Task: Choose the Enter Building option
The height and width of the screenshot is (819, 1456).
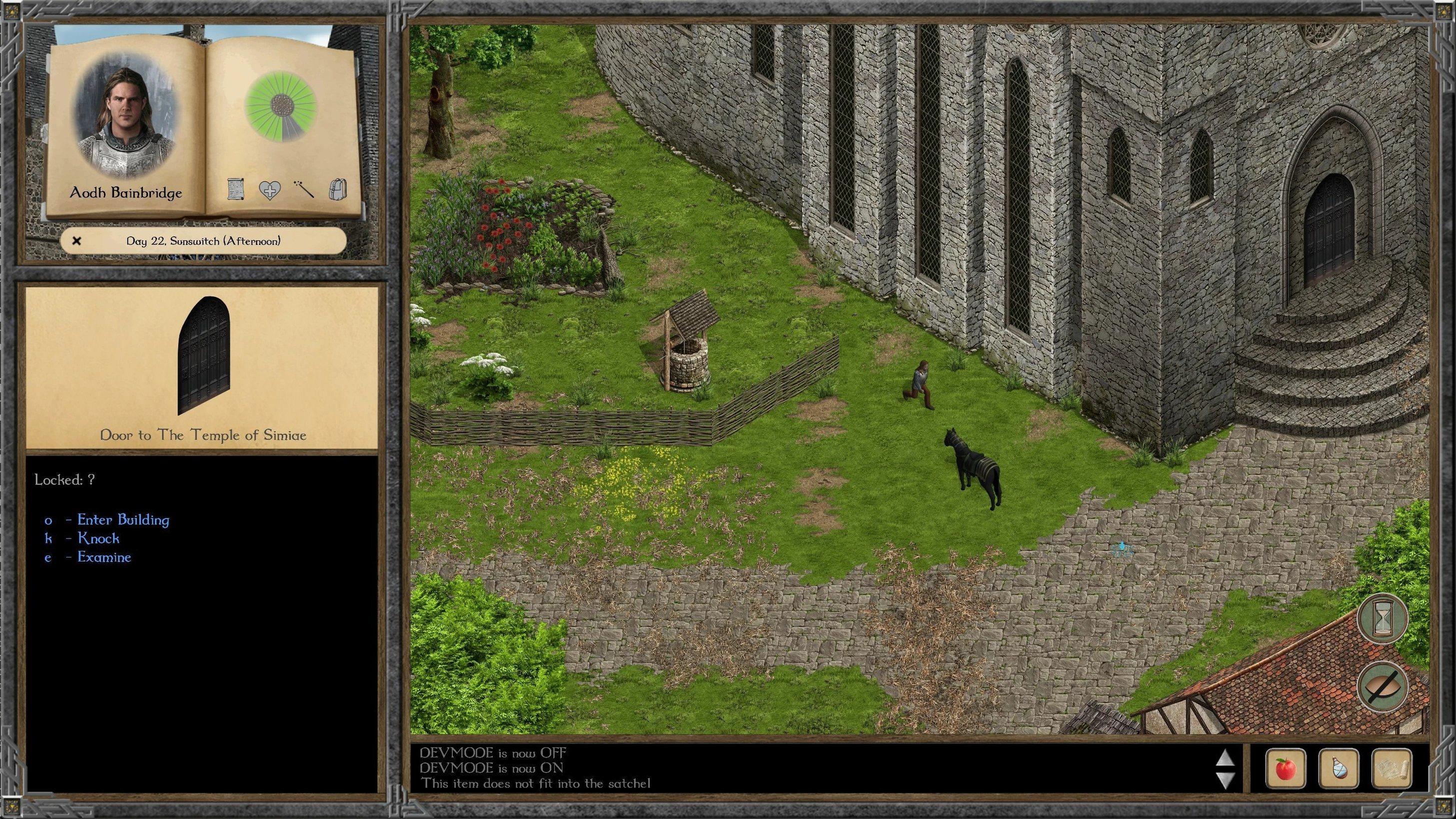Action: click(122, 520)
